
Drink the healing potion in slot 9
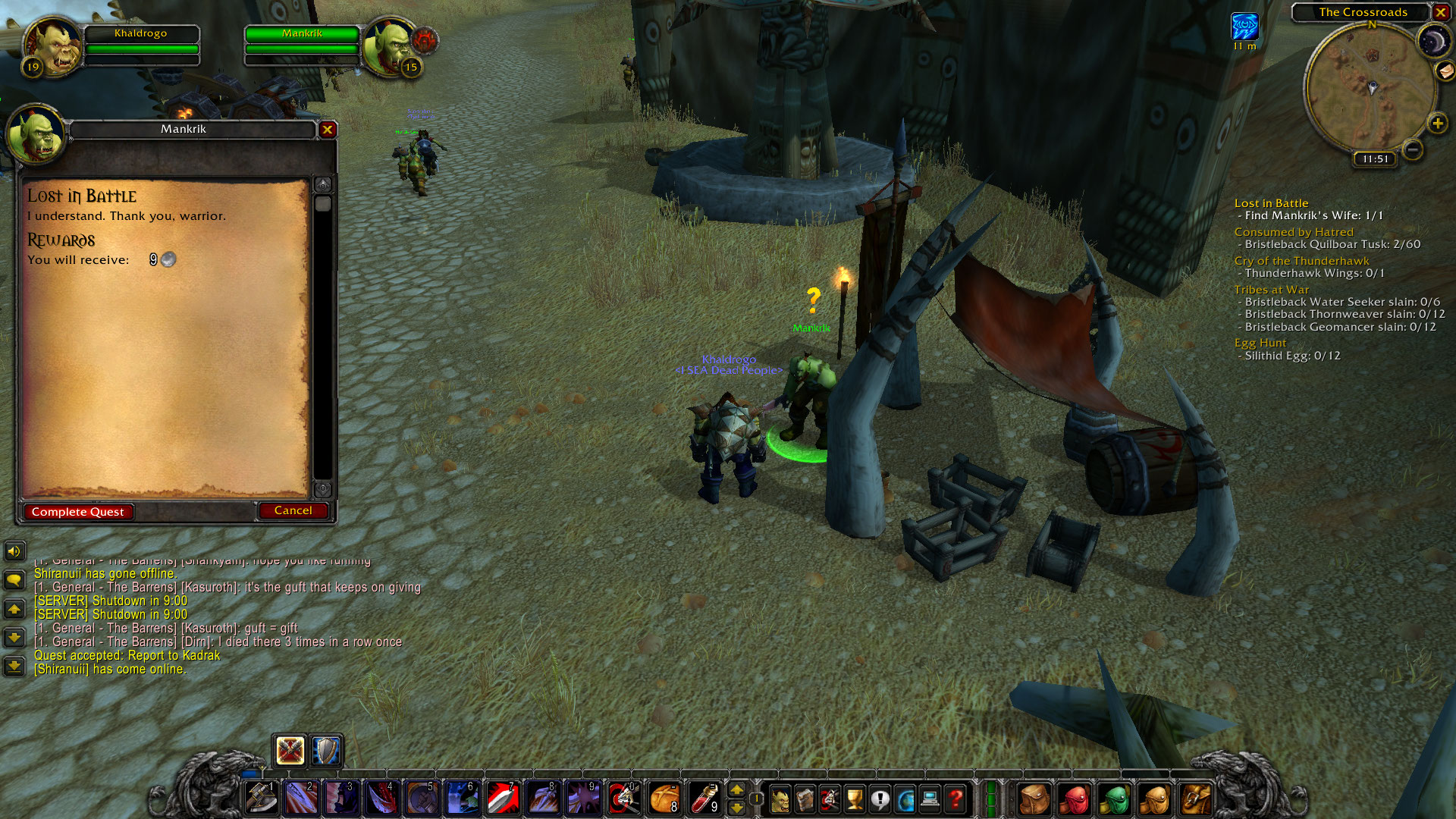click(x=704, y=797)
